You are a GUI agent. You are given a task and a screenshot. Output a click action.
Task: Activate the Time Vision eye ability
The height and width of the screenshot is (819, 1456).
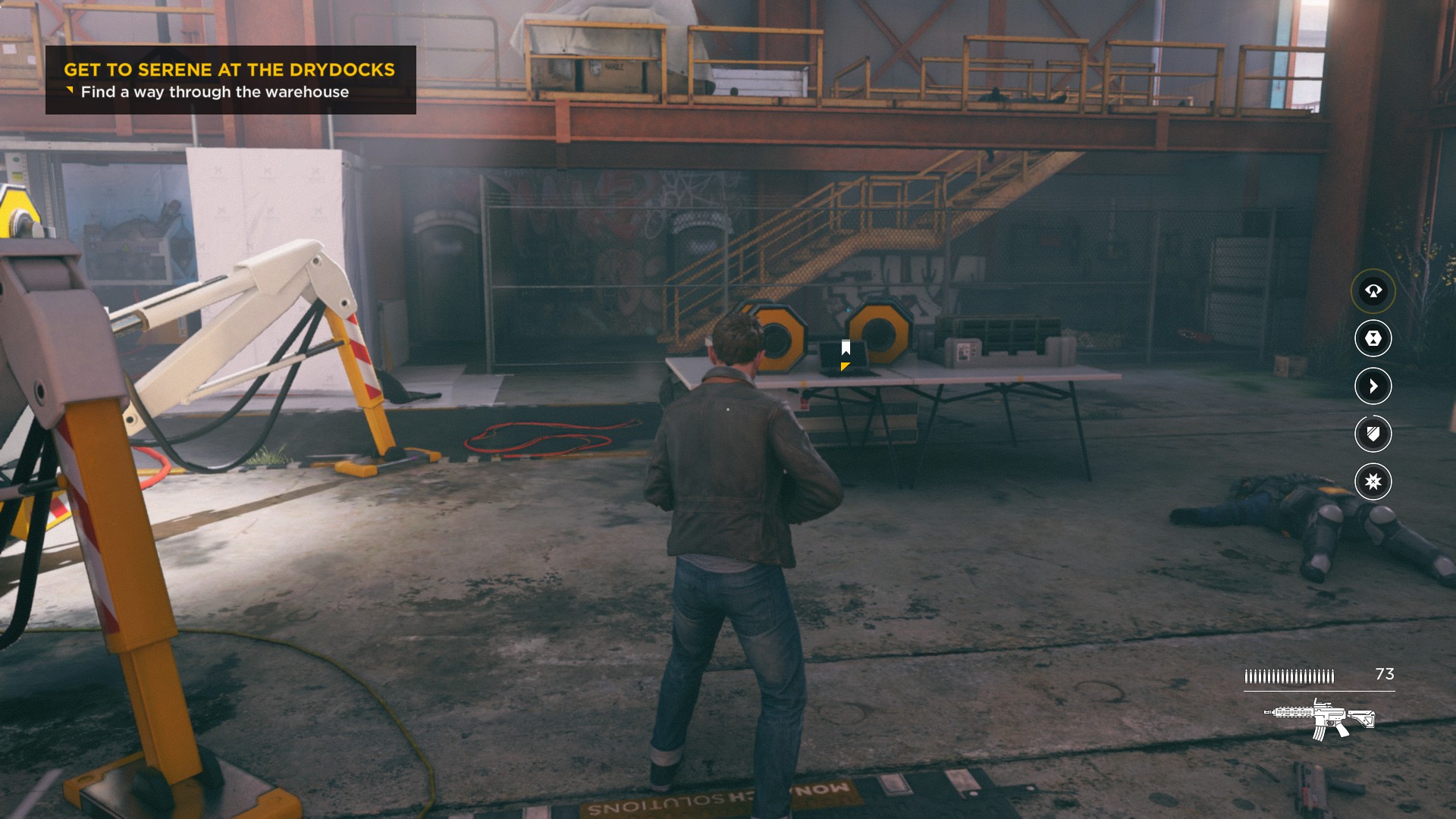(1373, 290)
